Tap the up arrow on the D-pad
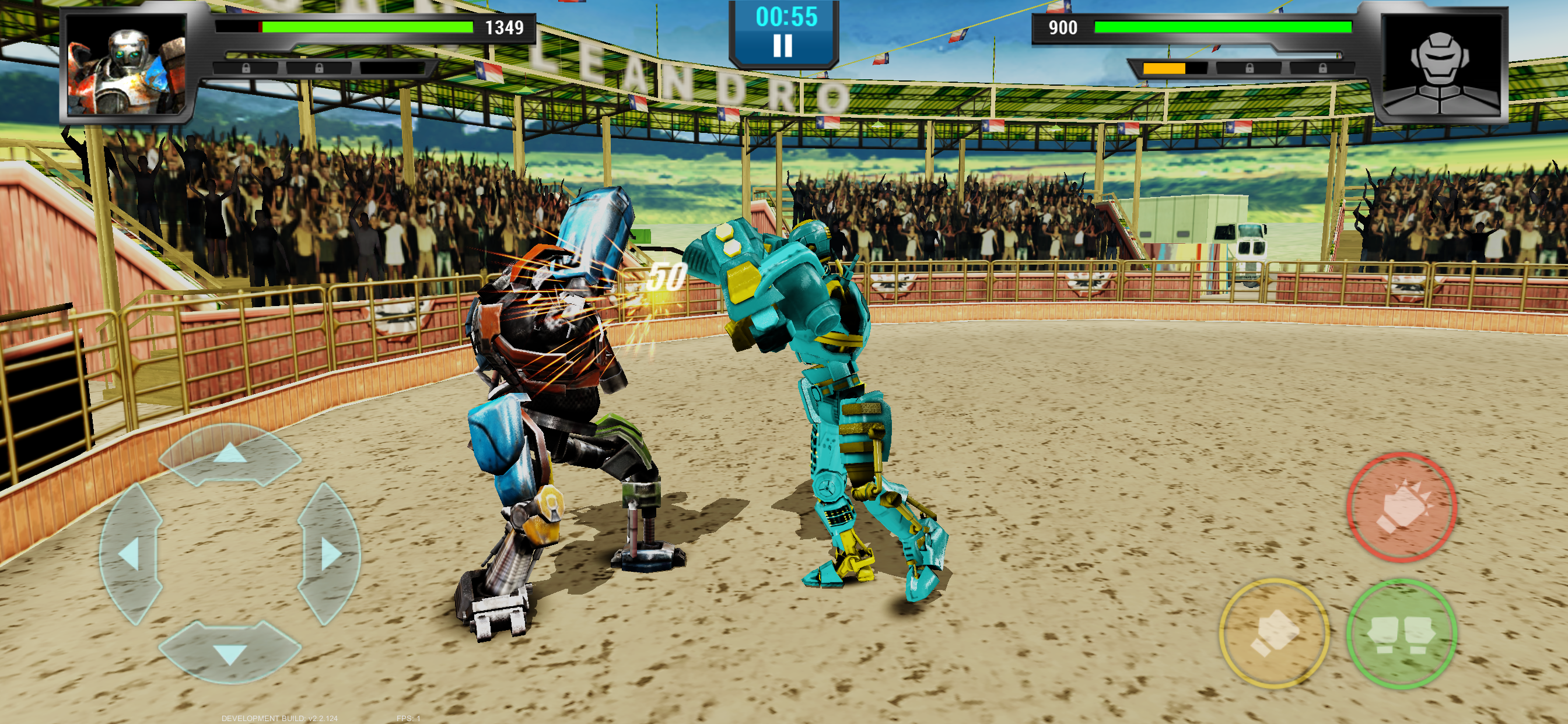Viewport: 1568px width, 724px height. coord(229,454)
